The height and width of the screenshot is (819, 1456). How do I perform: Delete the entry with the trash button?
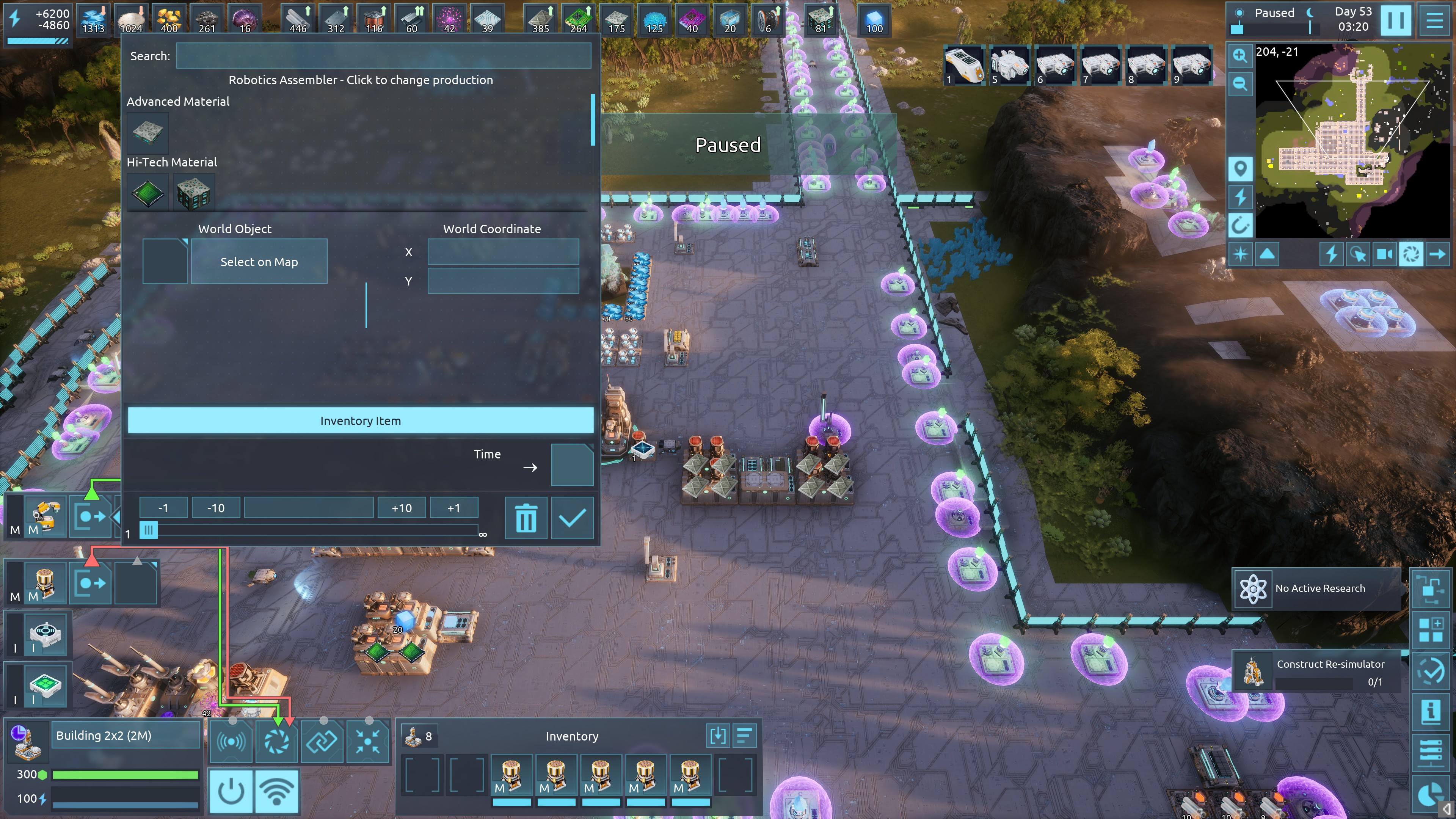(x=526, y=518)
